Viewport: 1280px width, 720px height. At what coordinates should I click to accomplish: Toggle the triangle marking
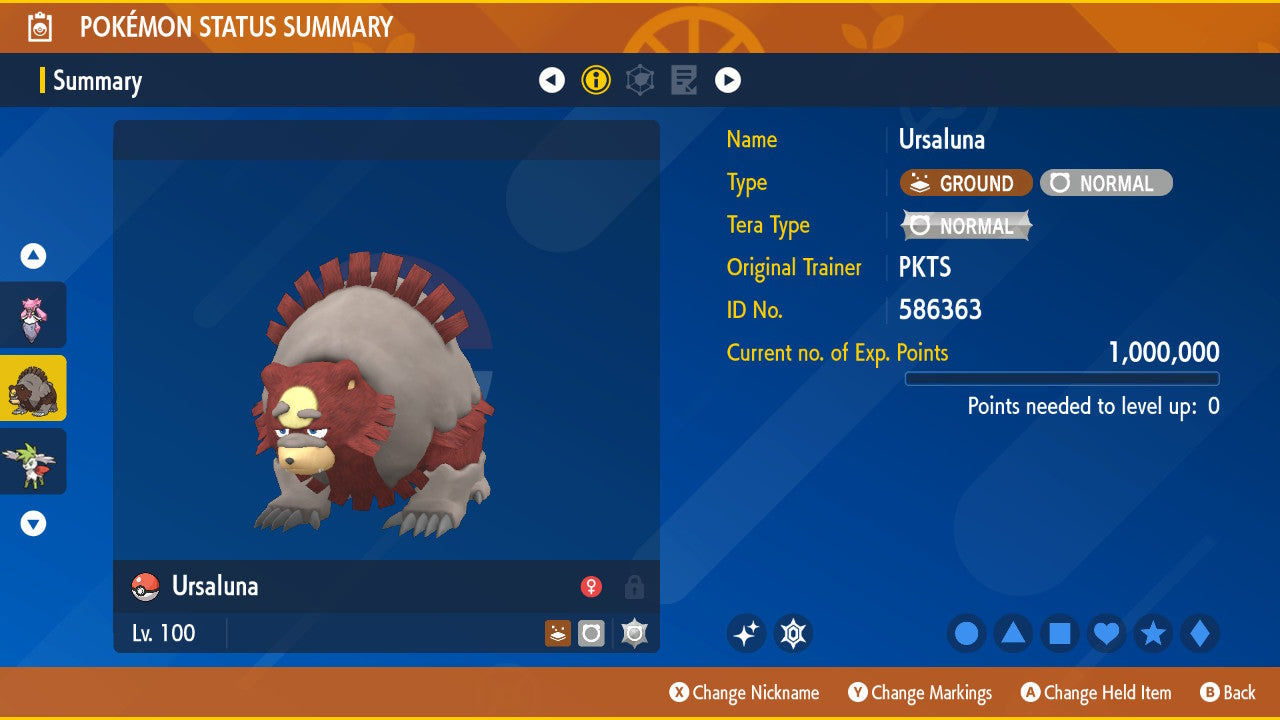point(1013,634)
